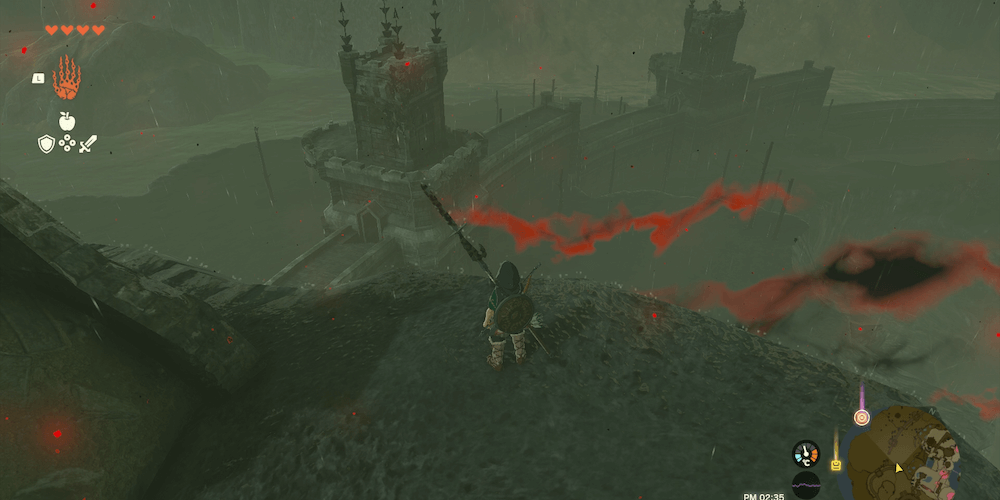Click the purple-wave noise sensor
The image size is (1000, 500).
pyautogui.click(x=805, y=486)
